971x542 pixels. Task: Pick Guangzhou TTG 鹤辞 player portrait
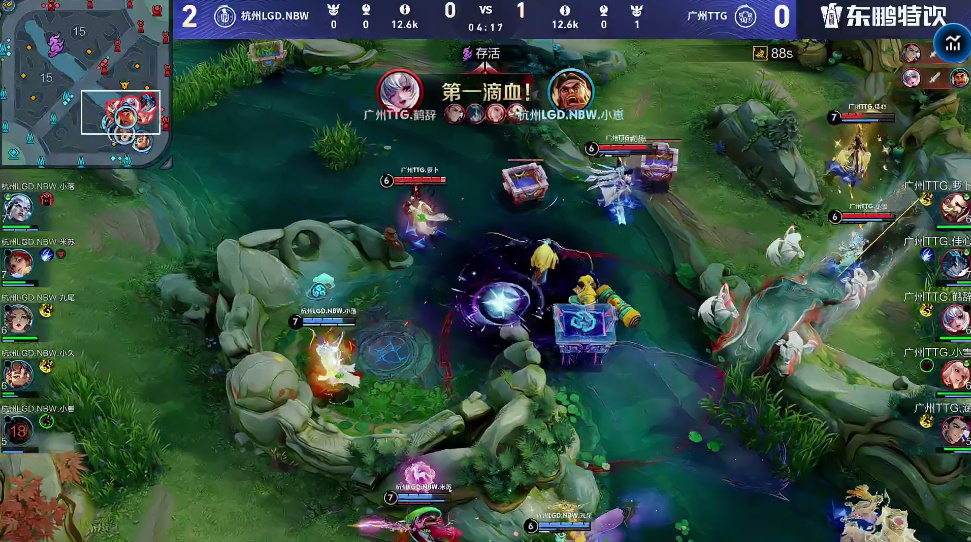click(954, 319)
